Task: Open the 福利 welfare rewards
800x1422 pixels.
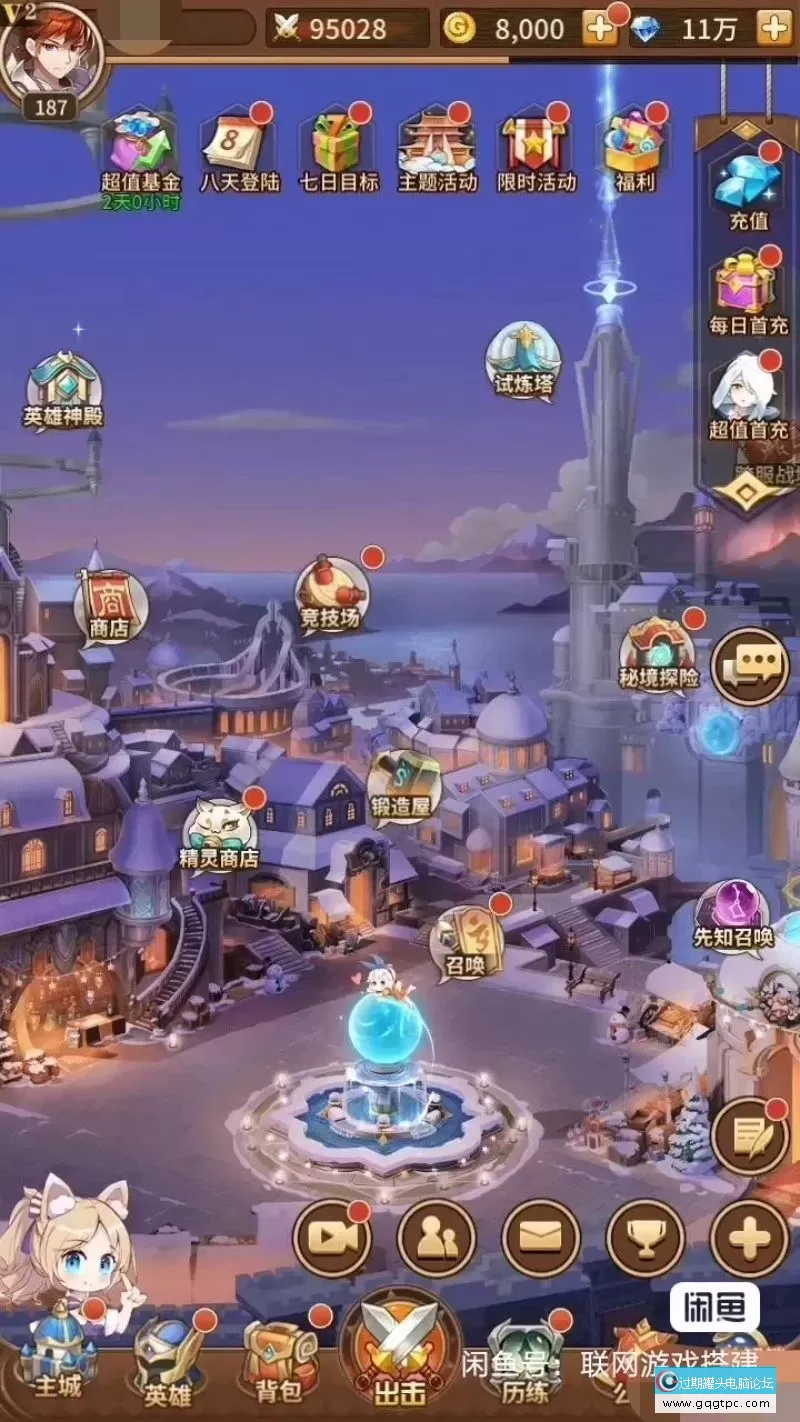Action: click(x=632, y=152)
